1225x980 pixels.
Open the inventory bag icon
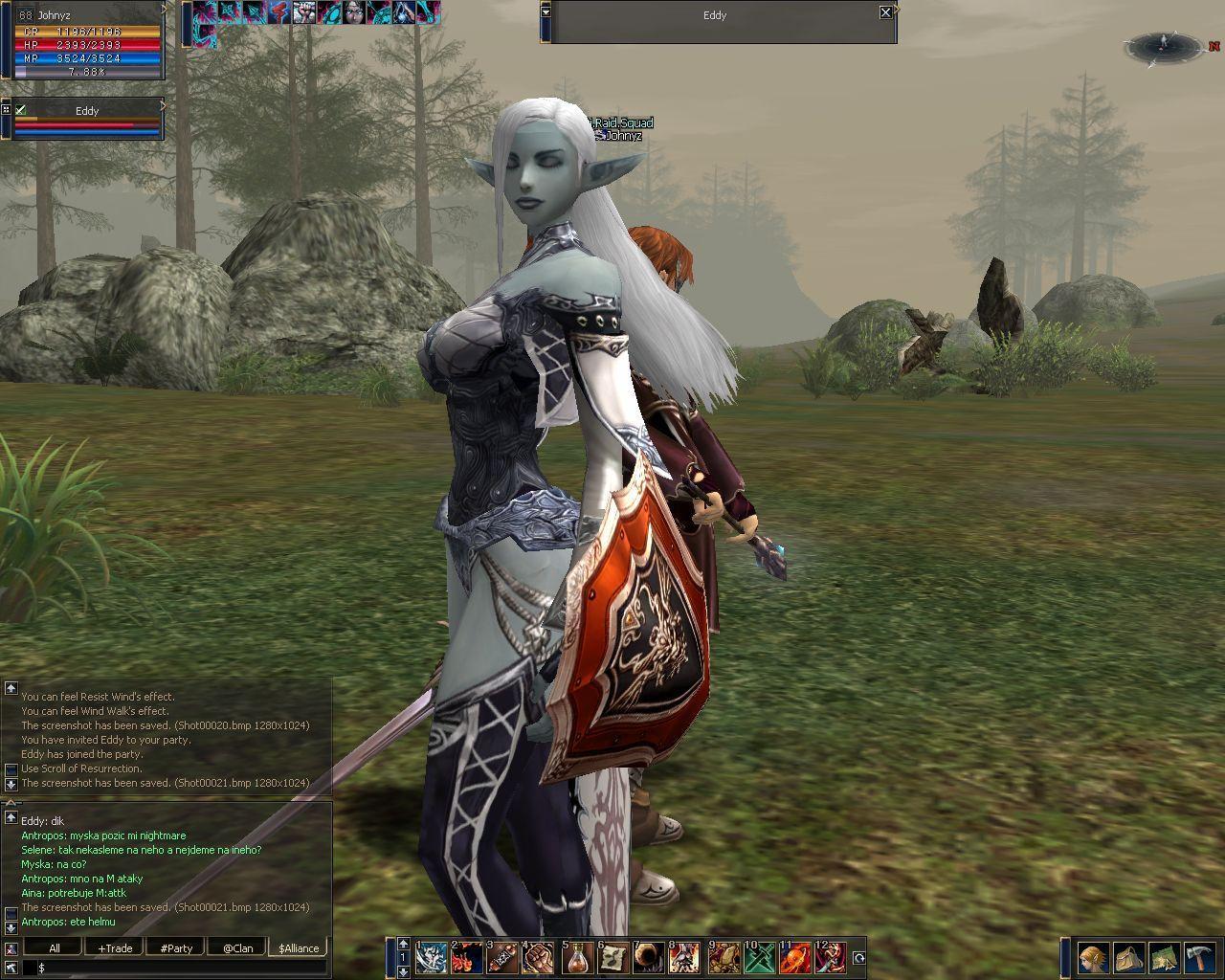click(x=1128, y=958)
